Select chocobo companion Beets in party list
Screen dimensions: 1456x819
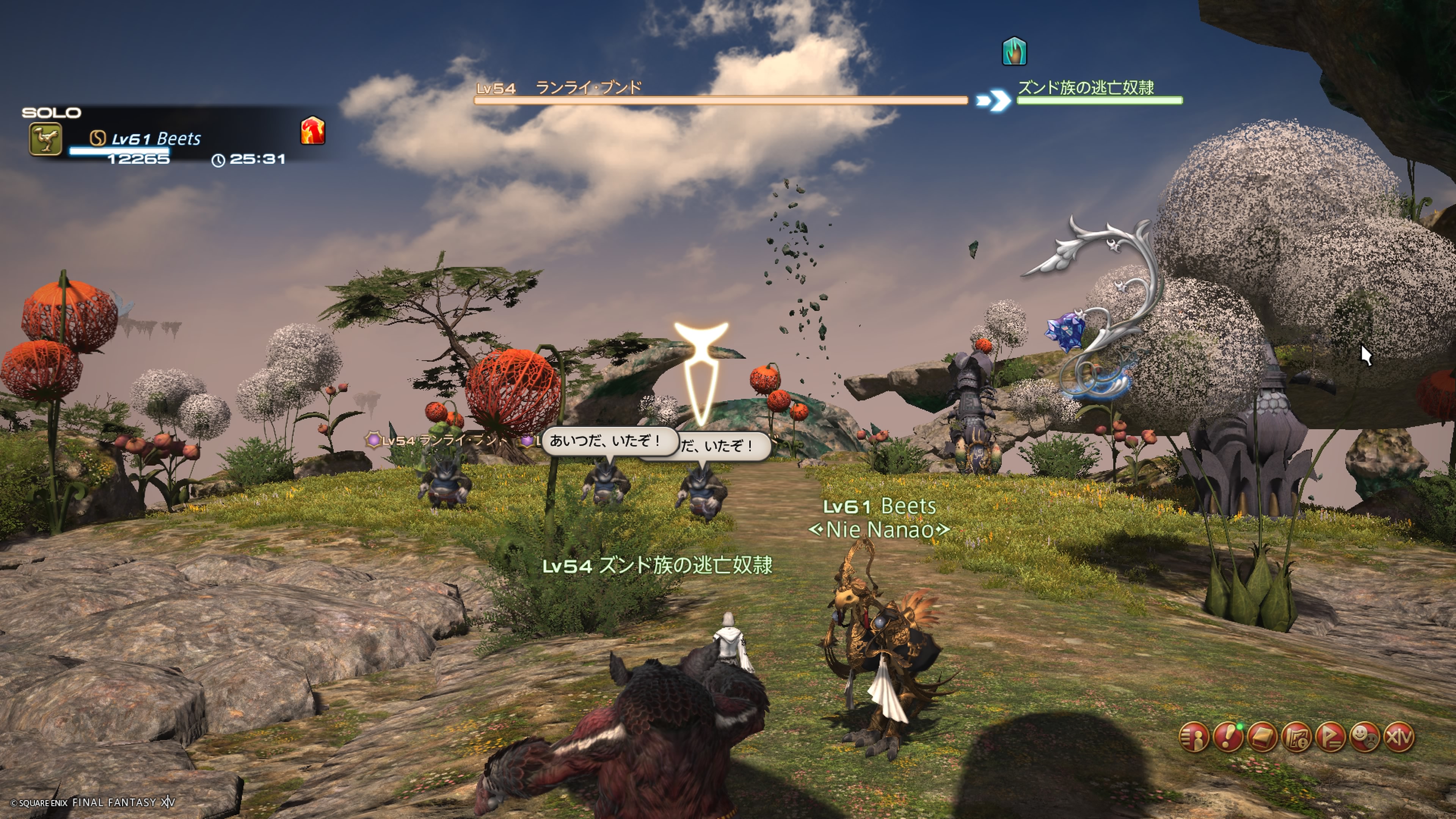tap(155, 139)
